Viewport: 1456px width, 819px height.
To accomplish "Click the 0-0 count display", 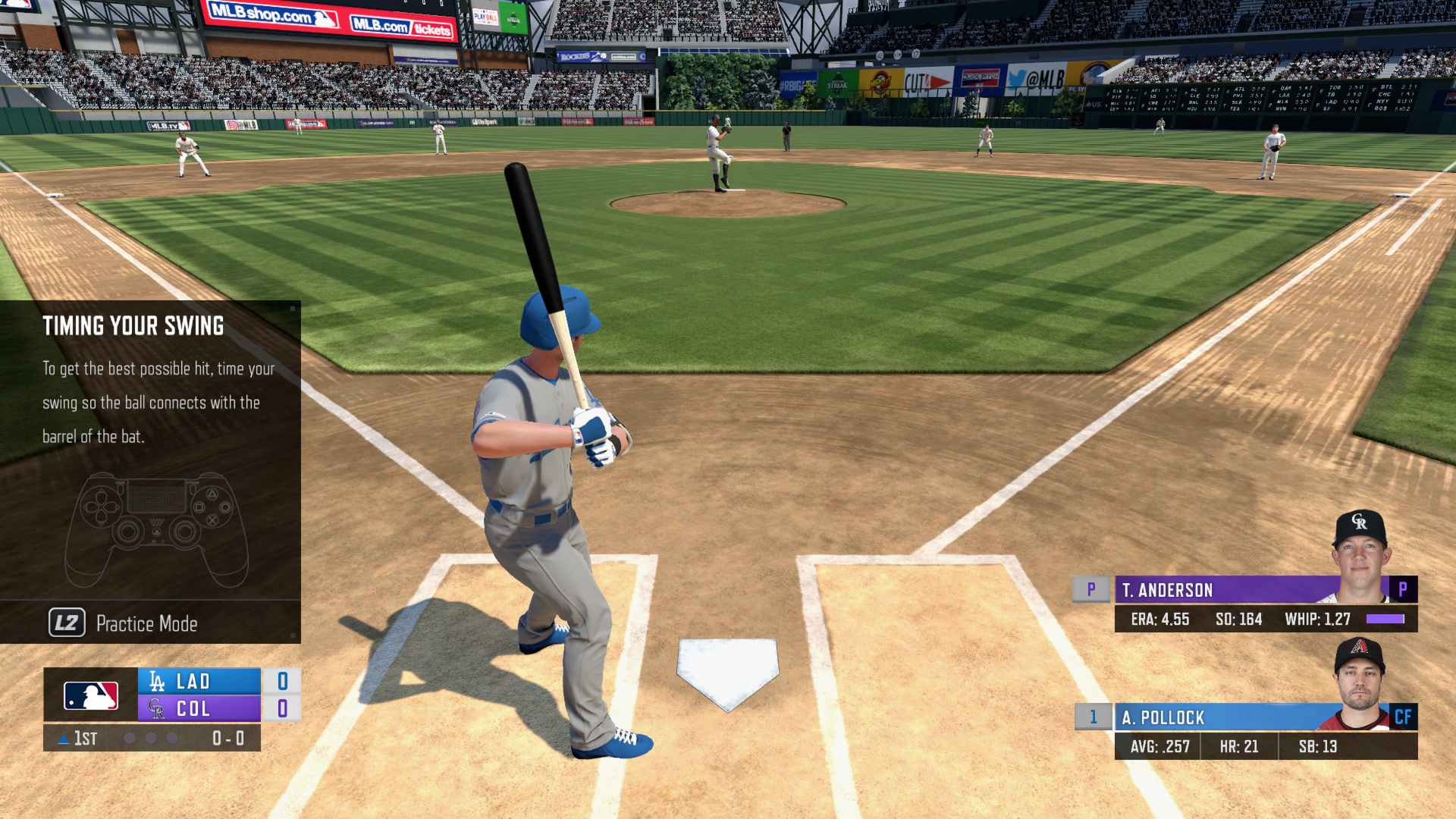I will 227,737.
